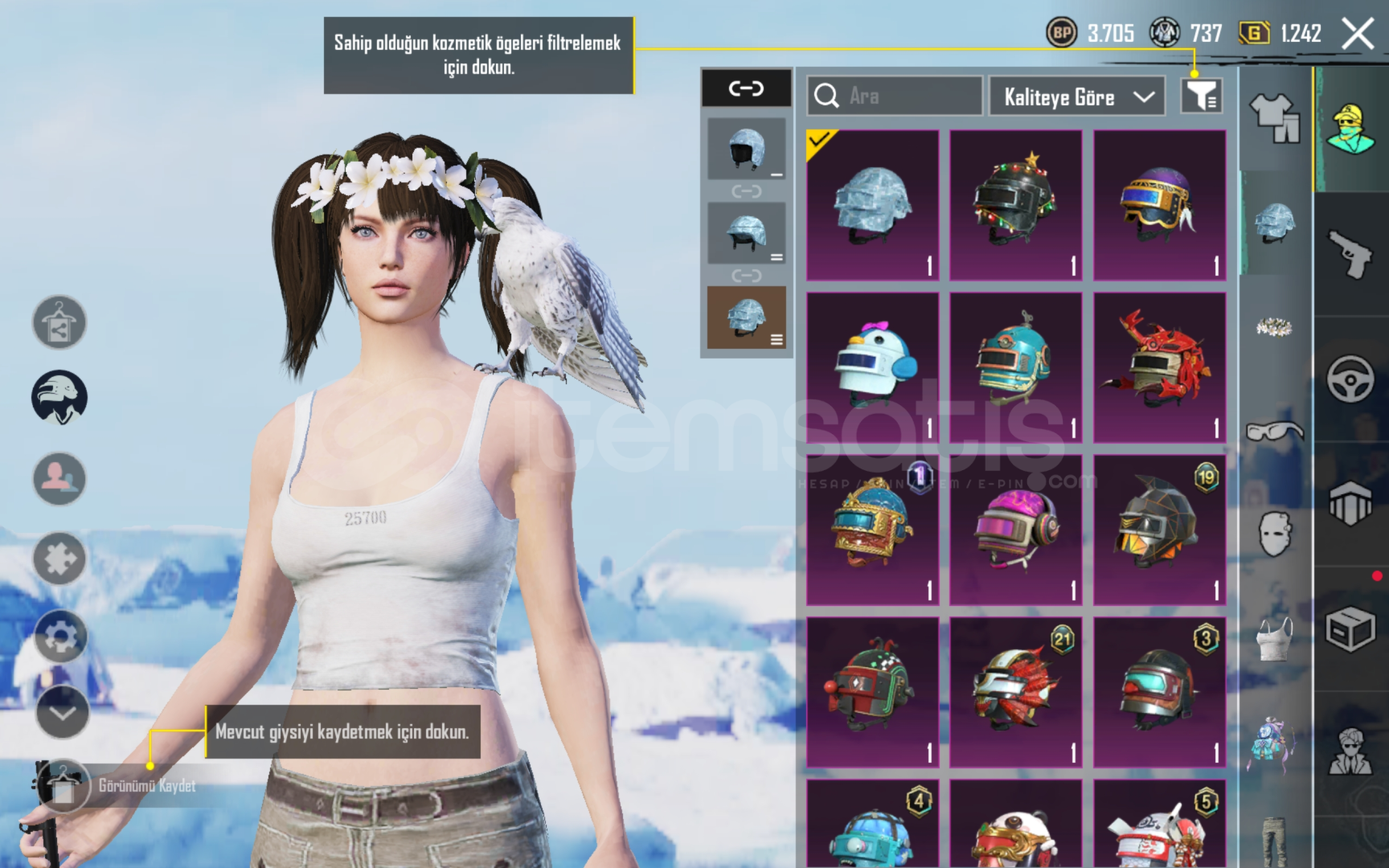The height and width of the screenshot is (868, 1389).
Task: Pick the red crab helmet skin
Action: (x=1159, y=367)
